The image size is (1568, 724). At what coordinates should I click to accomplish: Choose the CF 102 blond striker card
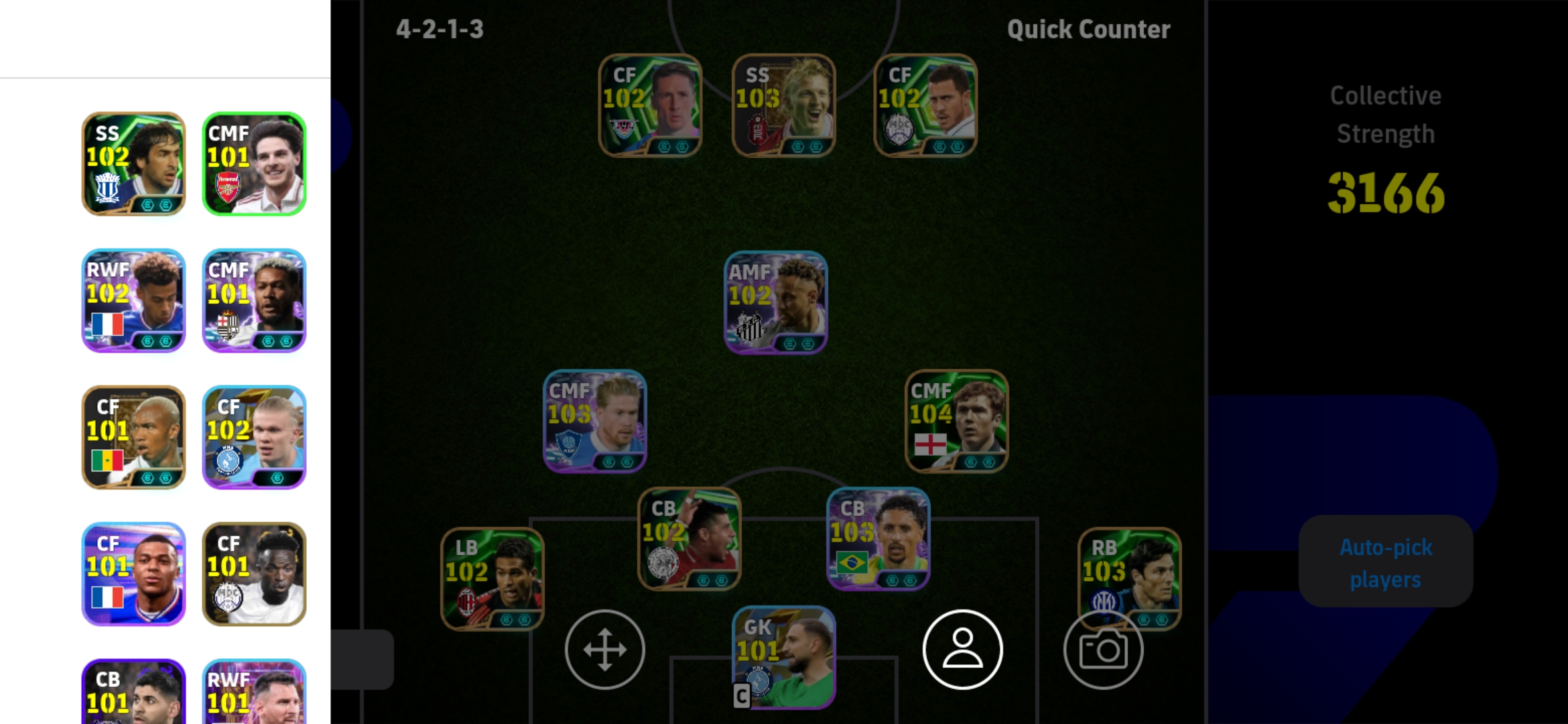pyautogui.click(x=254, y=437)
